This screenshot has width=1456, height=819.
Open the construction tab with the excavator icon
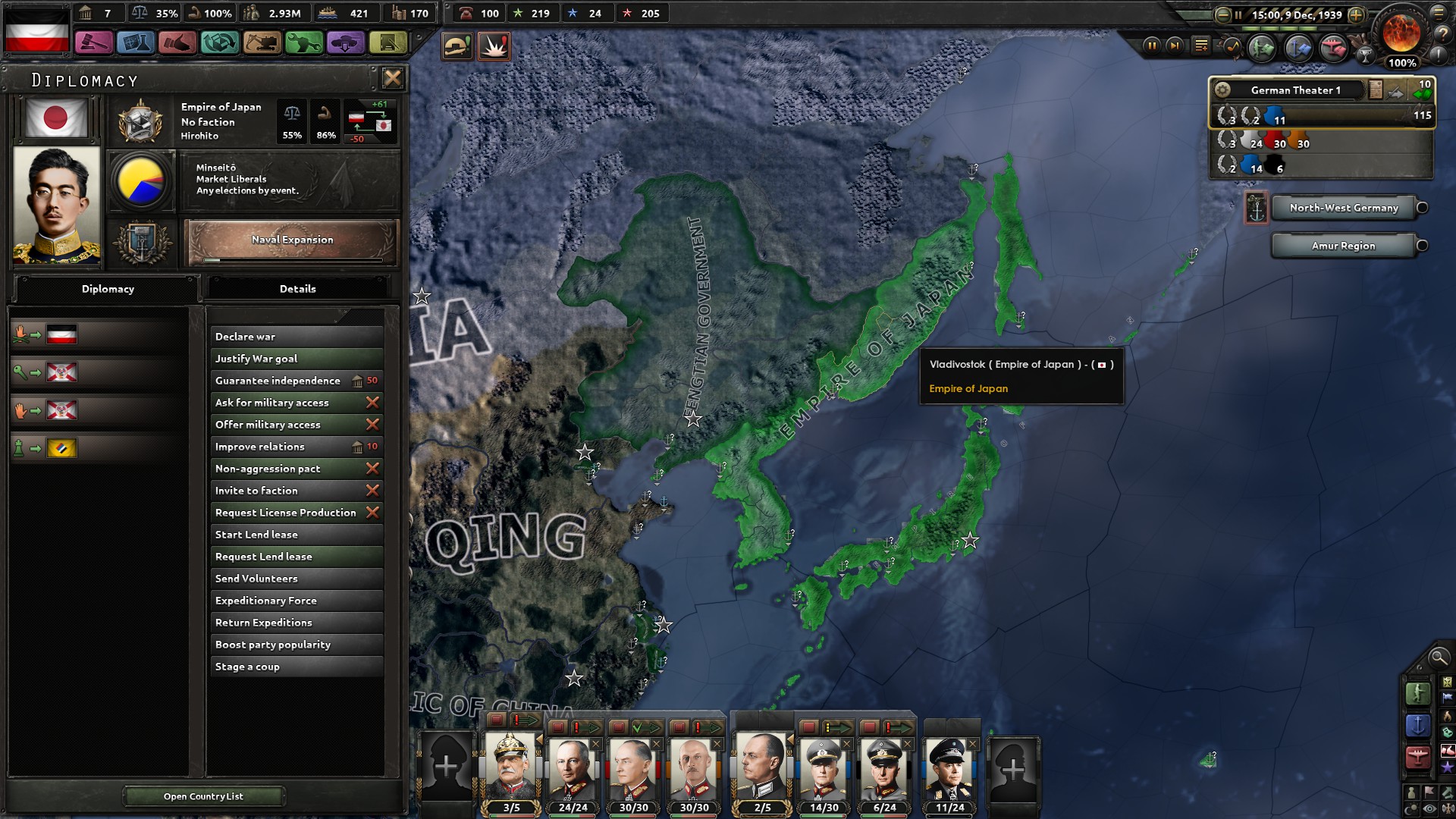coord(261,44)
